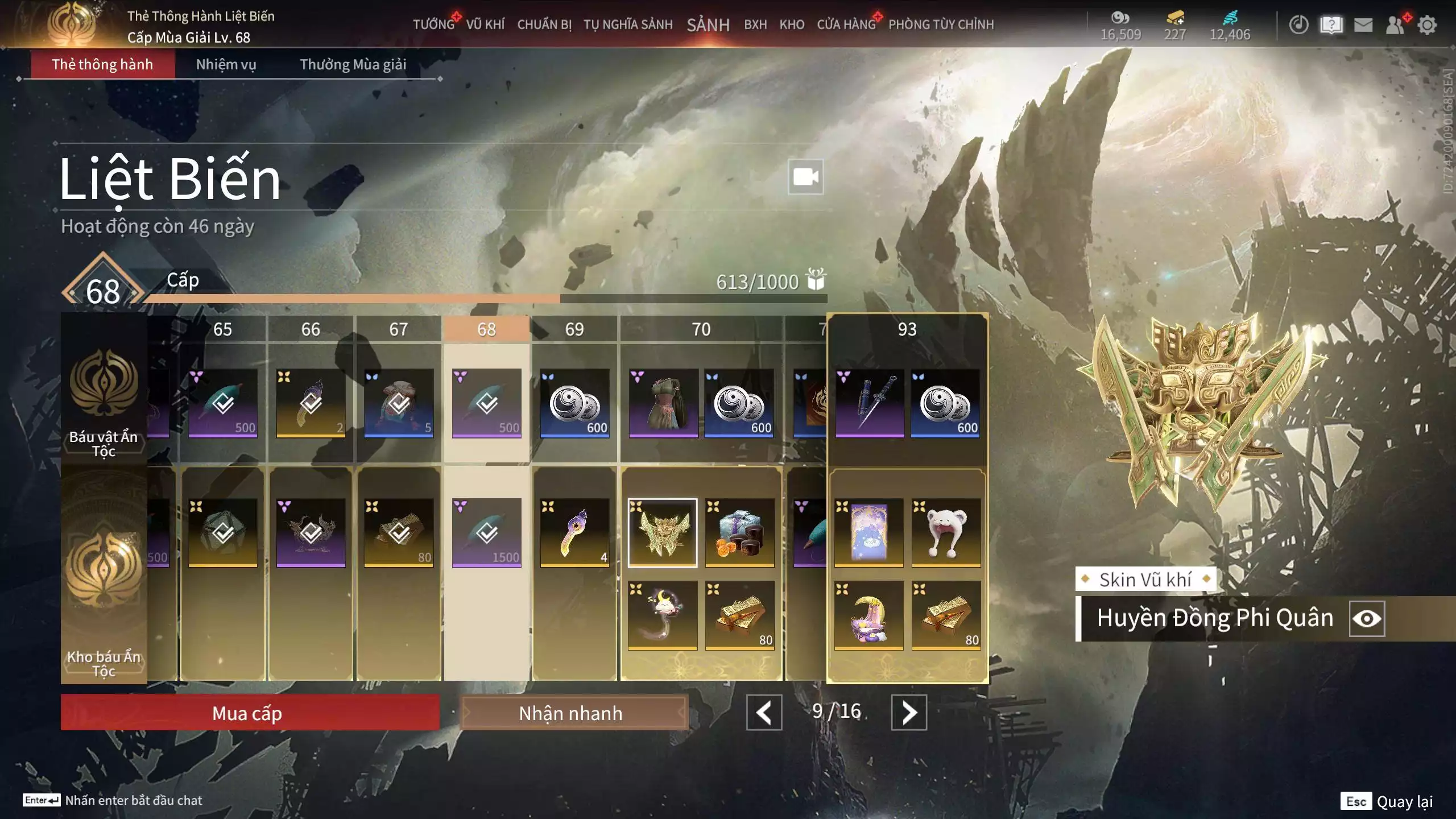Open the BXH ranking menu
This screenshot has width=1456, height=819.
755,24
